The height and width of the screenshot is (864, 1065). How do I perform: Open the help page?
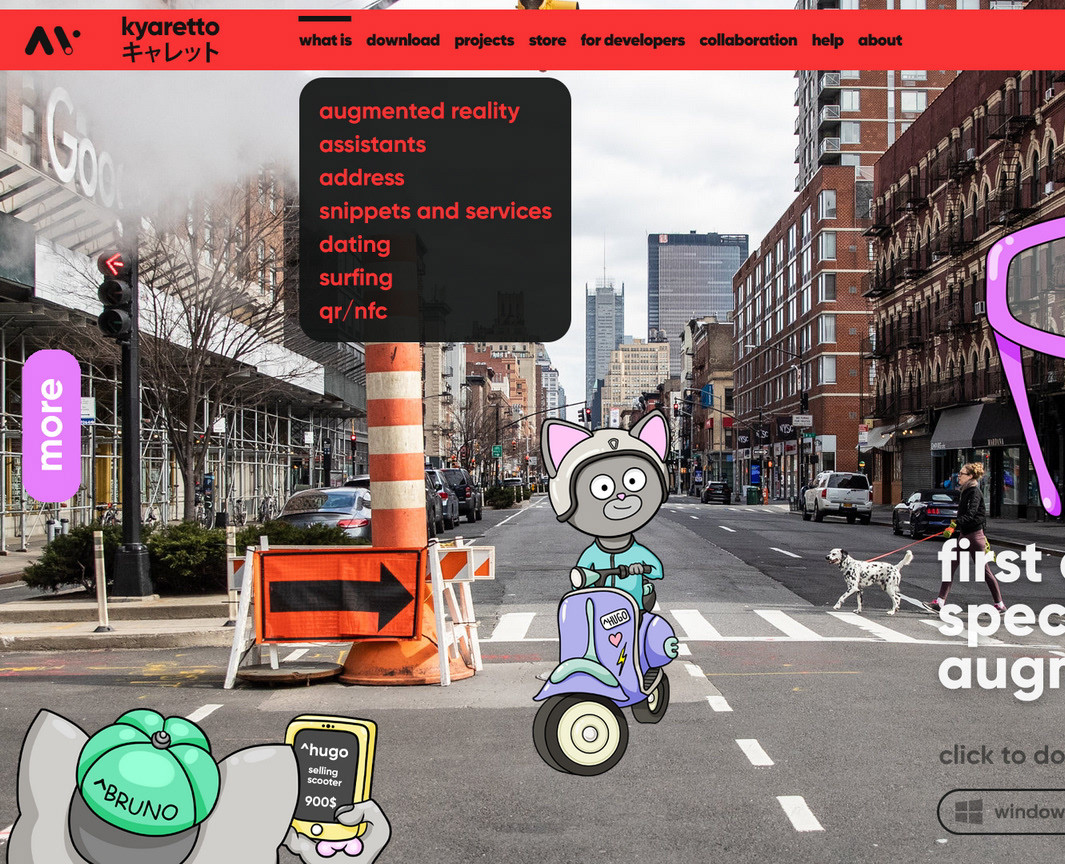click(x=827, y=40)
